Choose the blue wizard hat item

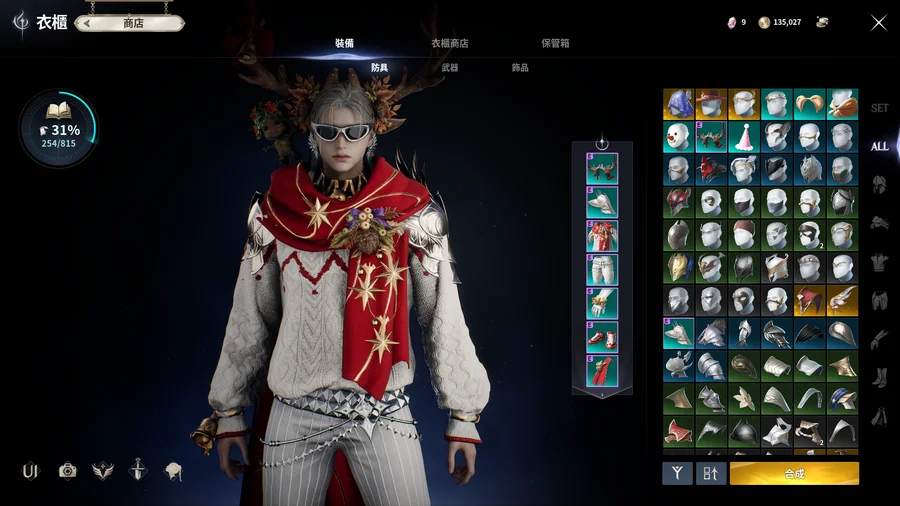pos(678,104)
